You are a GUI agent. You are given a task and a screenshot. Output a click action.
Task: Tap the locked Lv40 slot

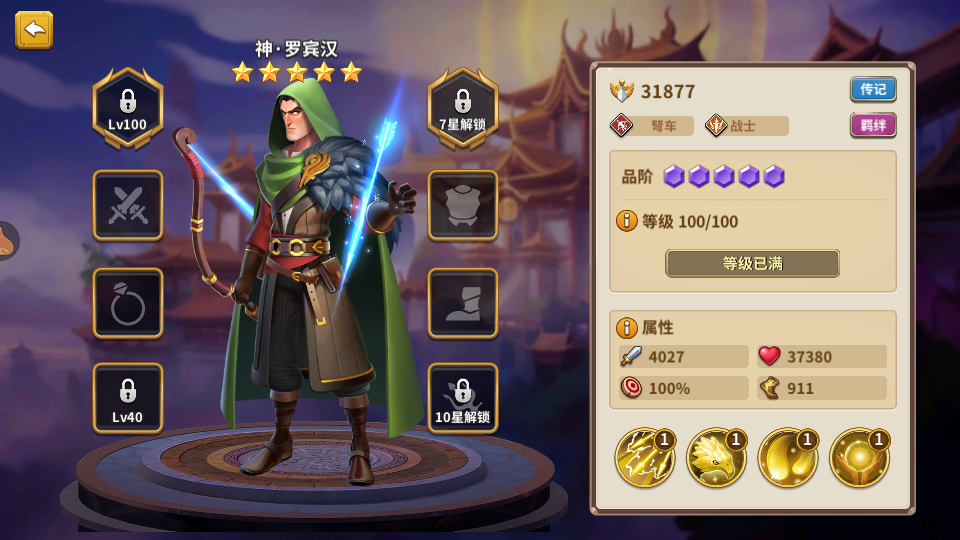(x=128, y=398)
